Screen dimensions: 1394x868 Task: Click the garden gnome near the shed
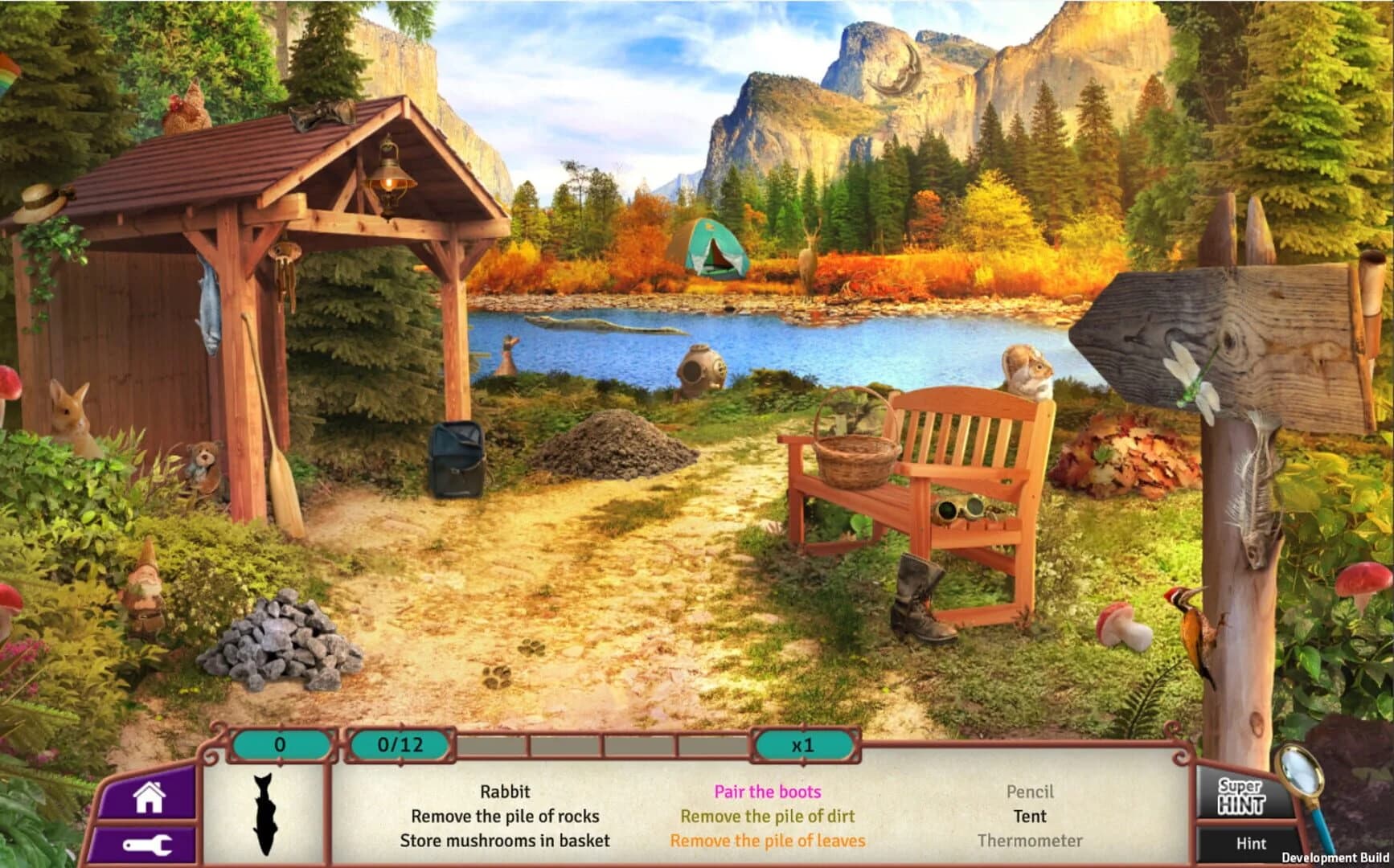pos(146,587)
